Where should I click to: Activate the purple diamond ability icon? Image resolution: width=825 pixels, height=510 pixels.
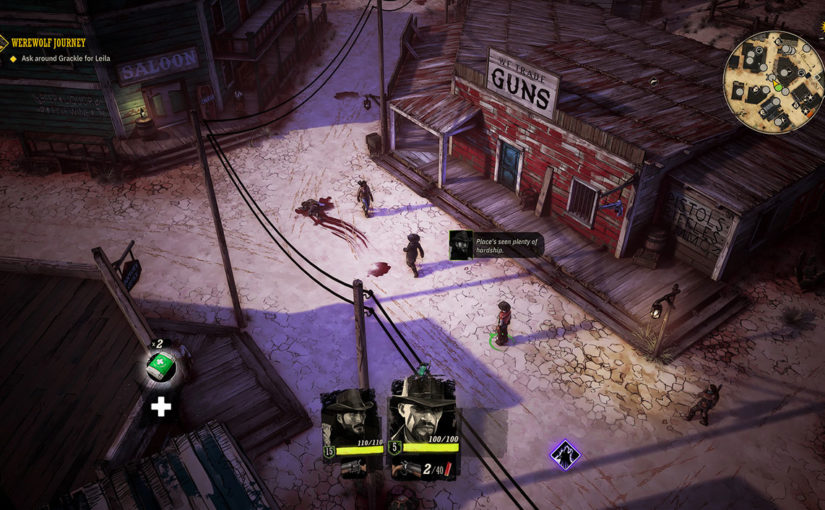[565, 455]
